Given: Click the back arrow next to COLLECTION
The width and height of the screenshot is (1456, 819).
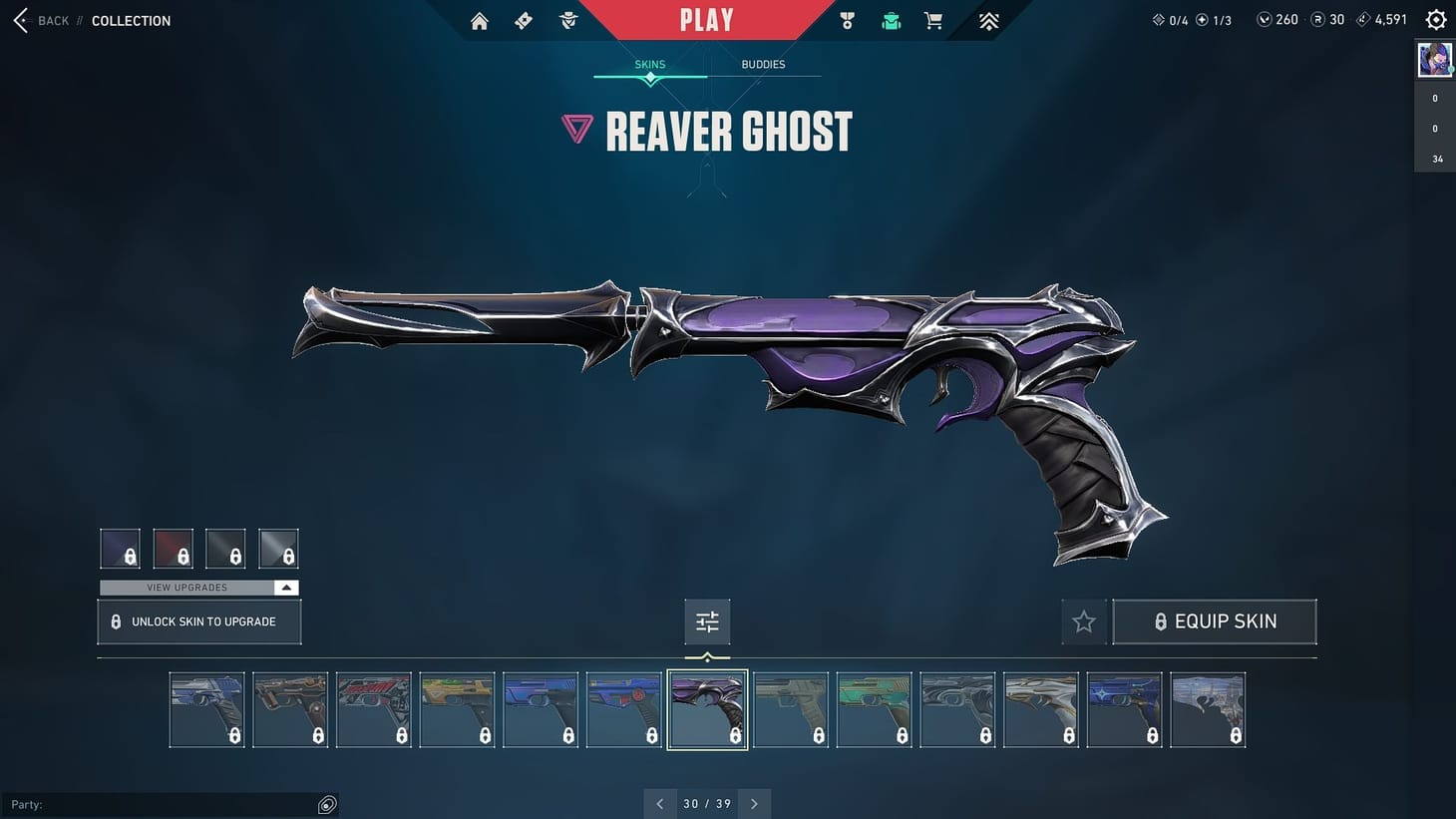Looking at the screenshot, I should coord(20,20).
